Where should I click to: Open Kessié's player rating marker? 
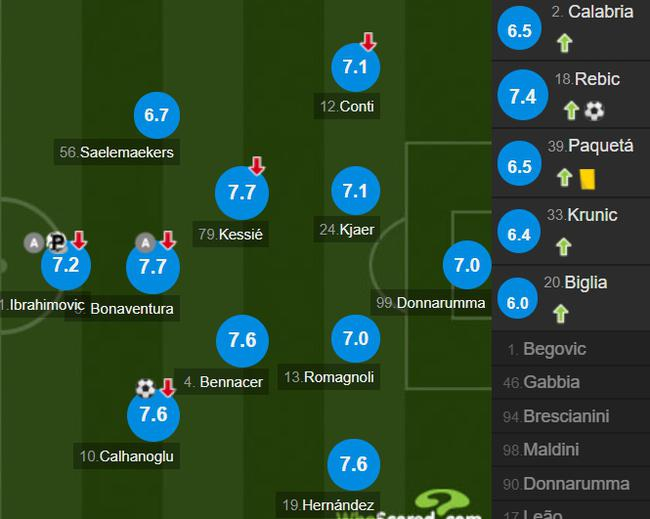point(242,194)
